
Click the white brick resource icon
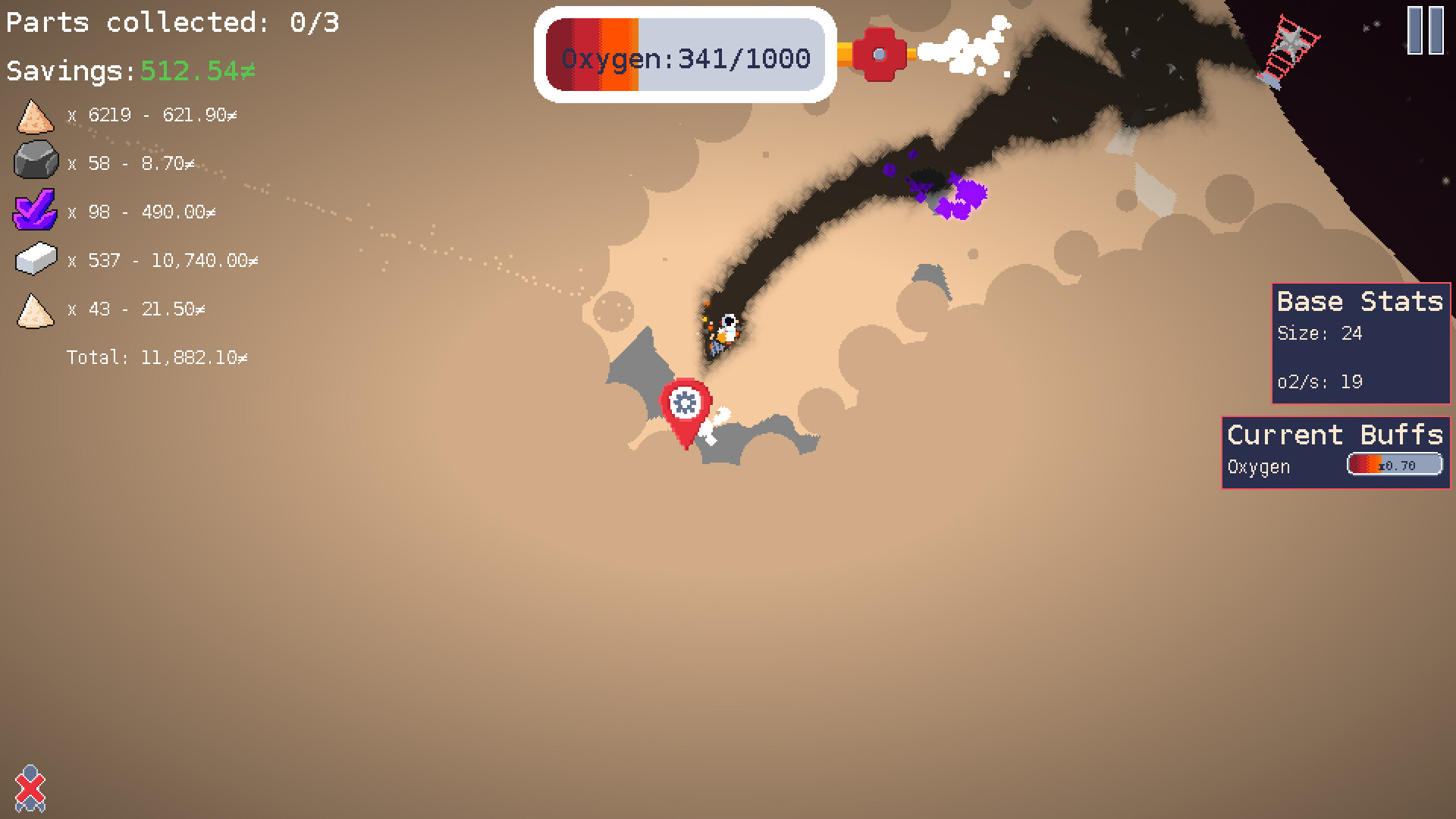point(34,260)
